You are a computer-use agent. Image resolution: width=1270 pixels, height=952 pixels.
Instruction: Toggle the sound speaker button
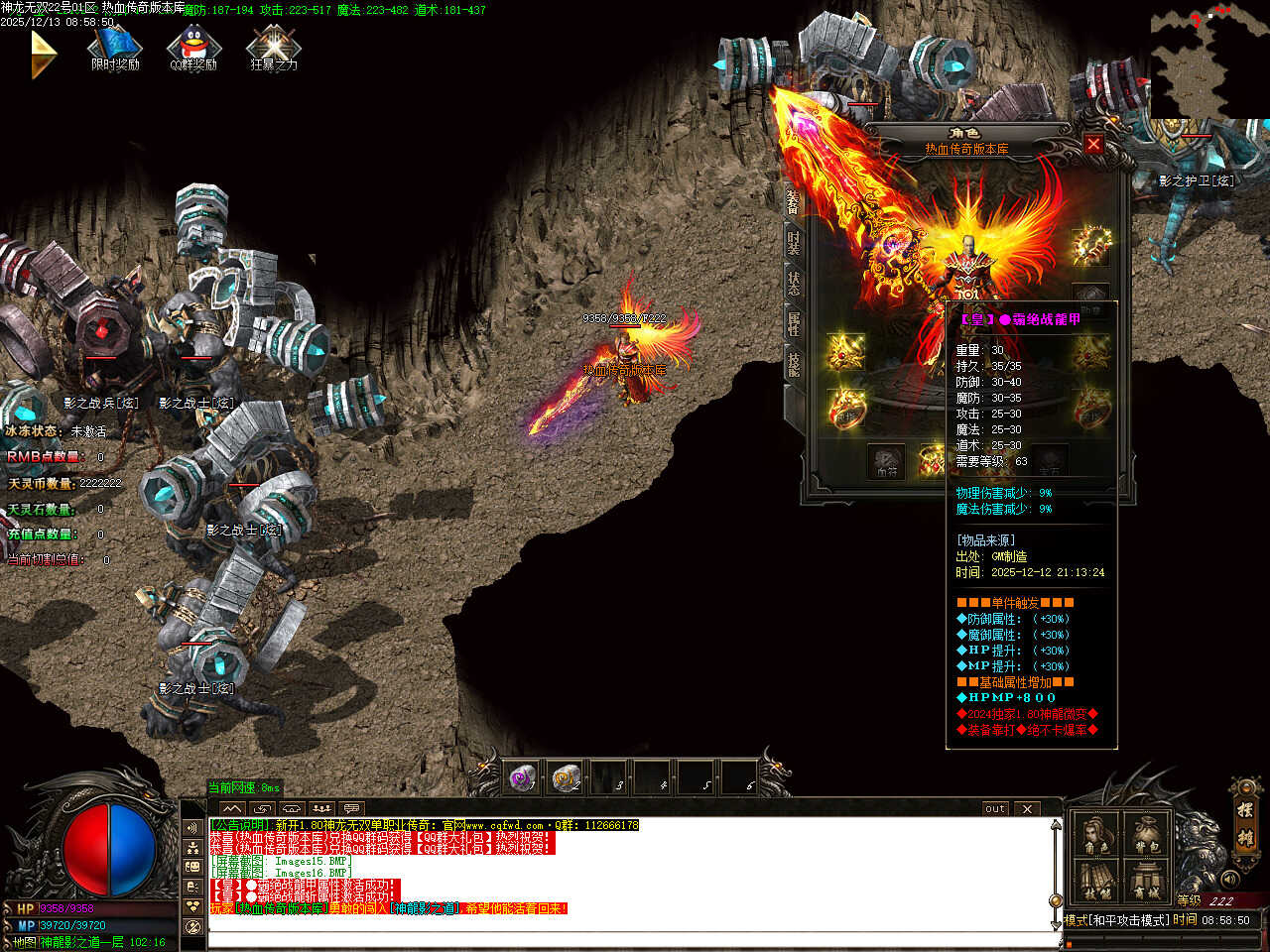(x=1230, y=879)
